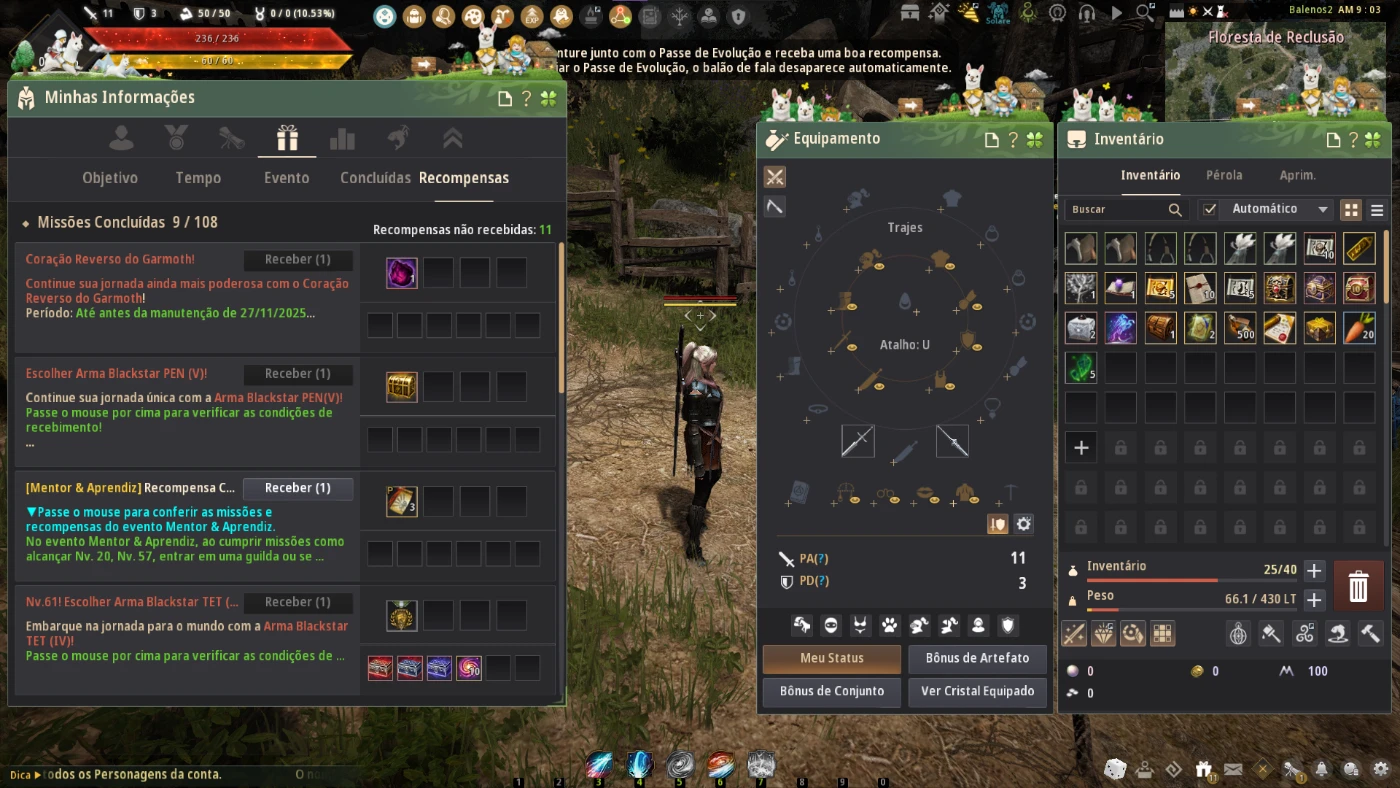Viewport: 1400px width, 788px height.
Task: Open Bônus de Conjunto details
Action: click(x=831, y=691)
